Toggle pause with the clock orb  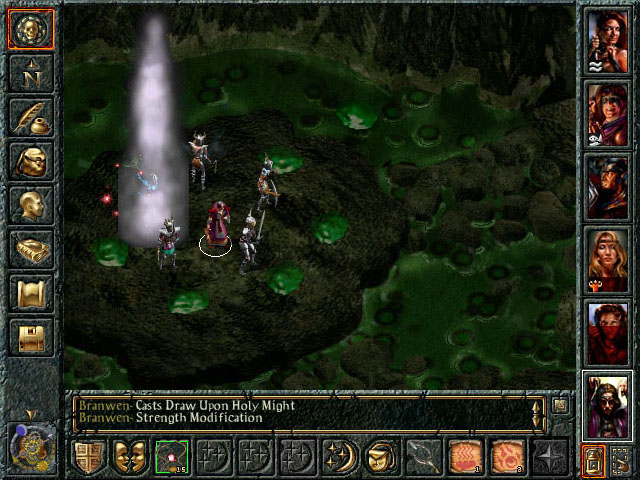click(29, 447)
